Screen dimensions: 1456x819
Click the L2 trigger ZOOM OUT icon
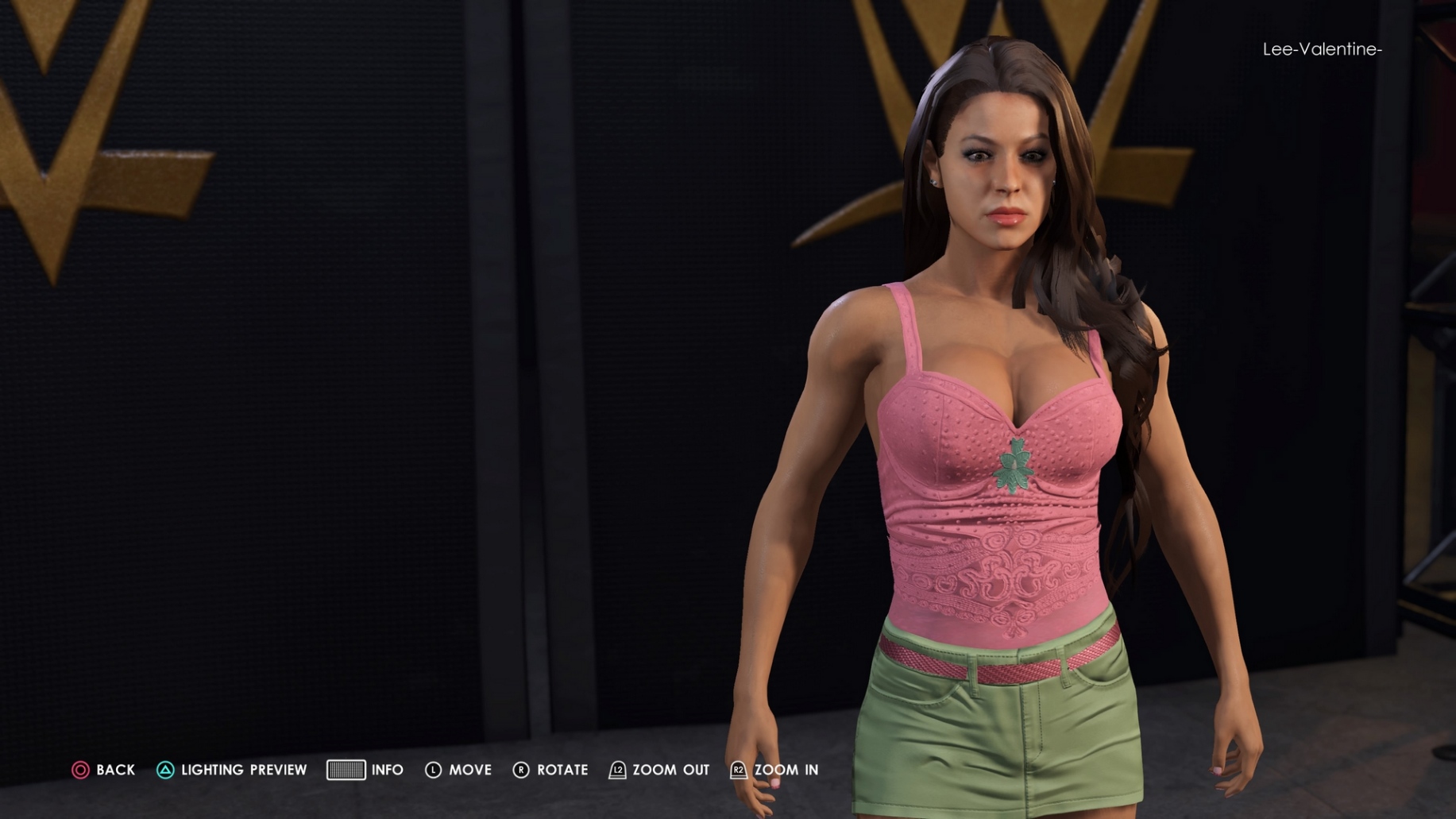pyautogui.click(x=616, y=770)
